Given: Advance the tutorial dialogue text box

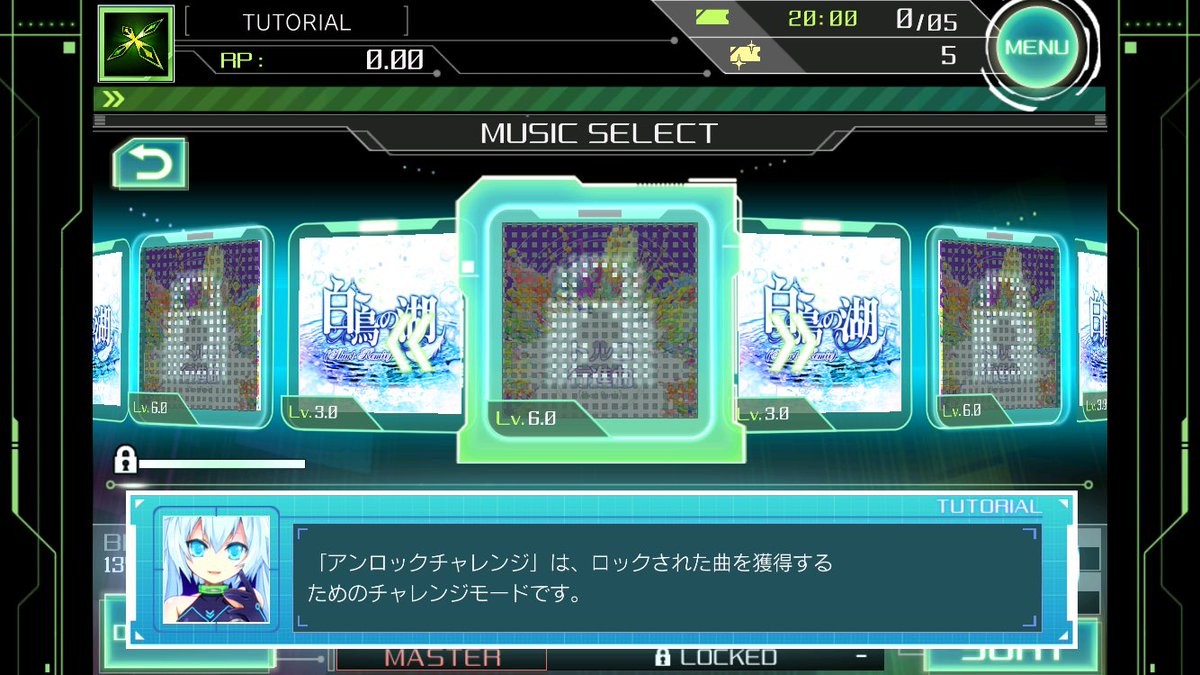Looking at the screenshot, I should [x=666, y=577].
